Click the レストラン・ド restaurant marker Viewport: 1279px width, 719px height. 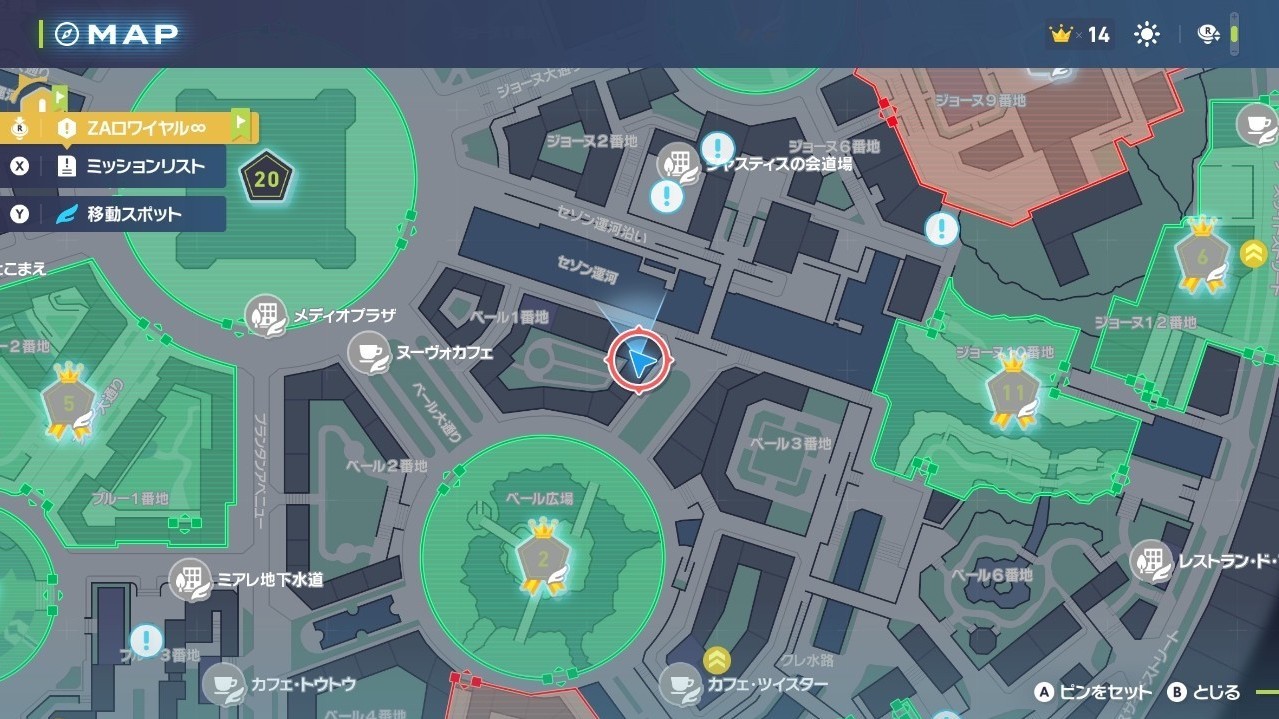click(1152, 561)
